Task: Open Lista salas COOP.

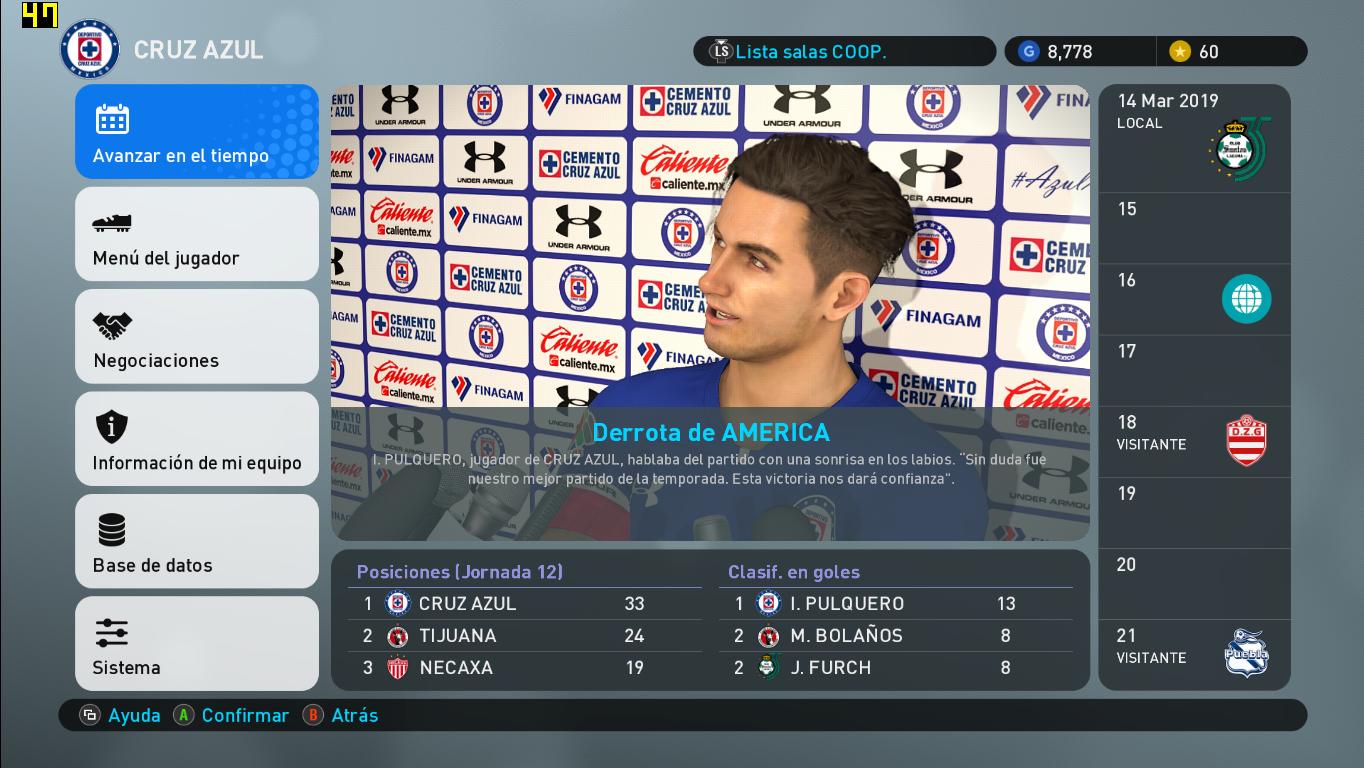Action: (844, 52)
